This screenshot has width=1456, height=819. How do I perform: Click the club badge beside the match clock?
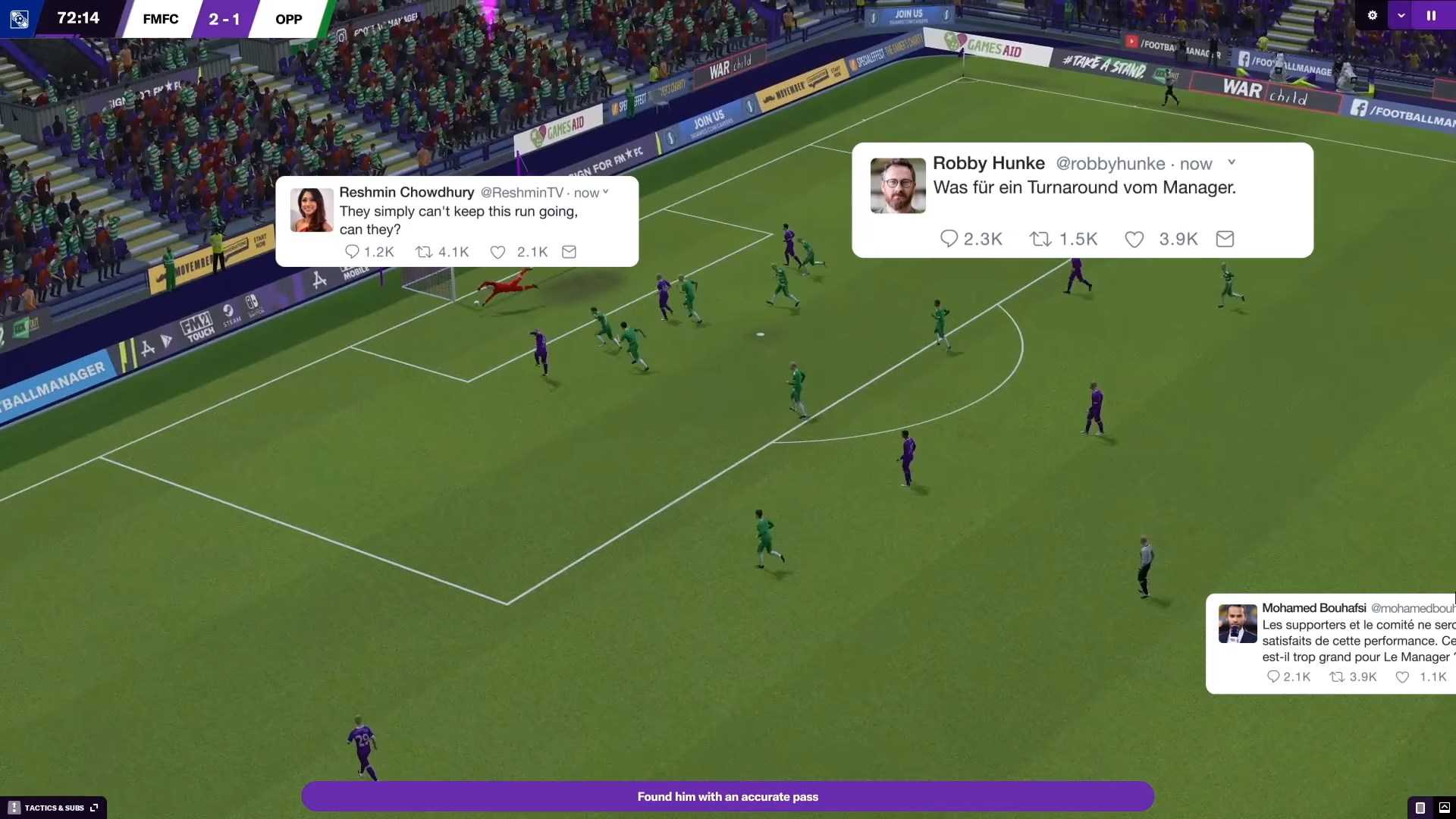coord(19,18)
